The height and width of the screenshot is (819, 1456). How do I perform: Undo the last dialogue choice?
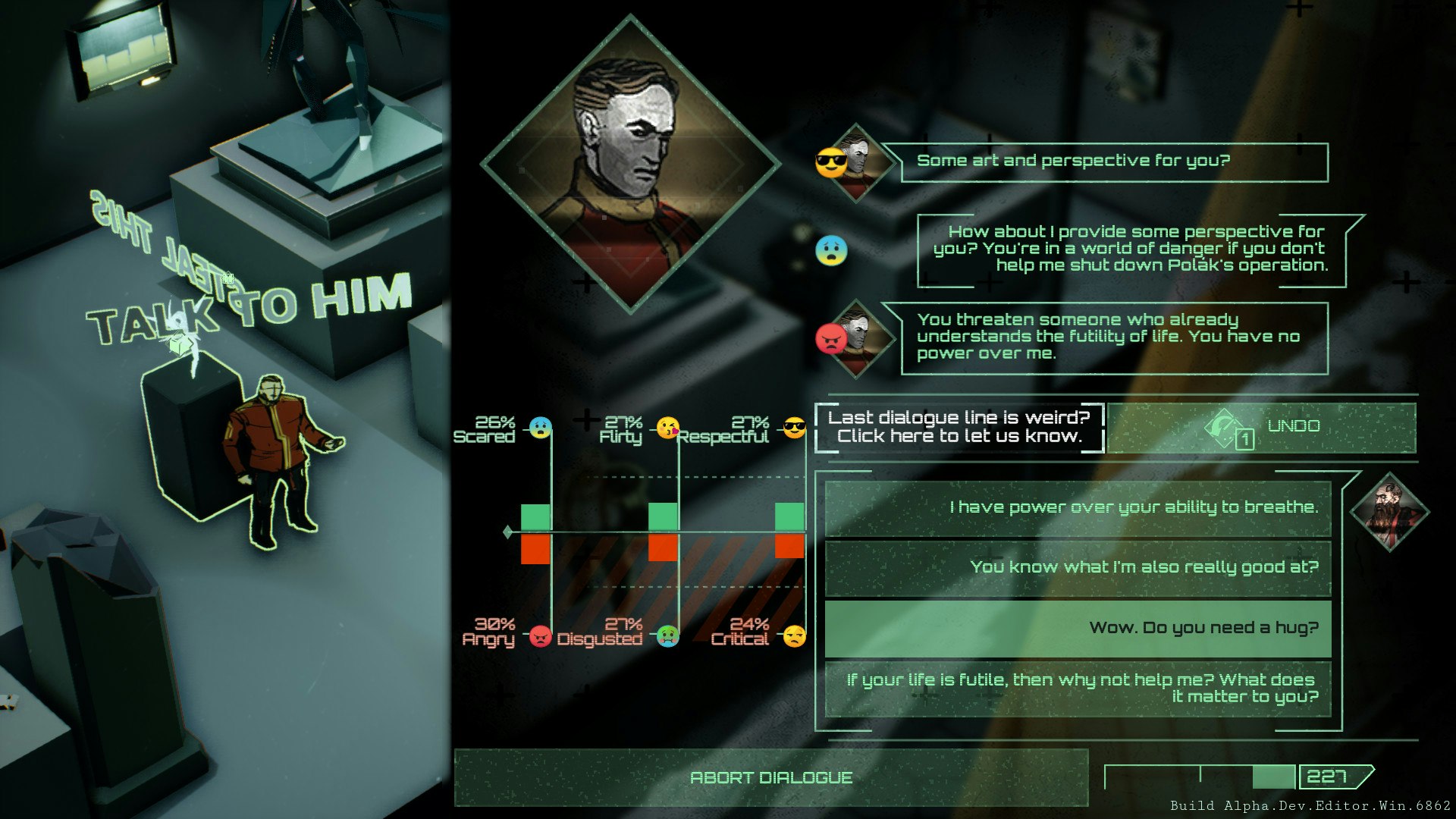click(x=1261, y=428)
